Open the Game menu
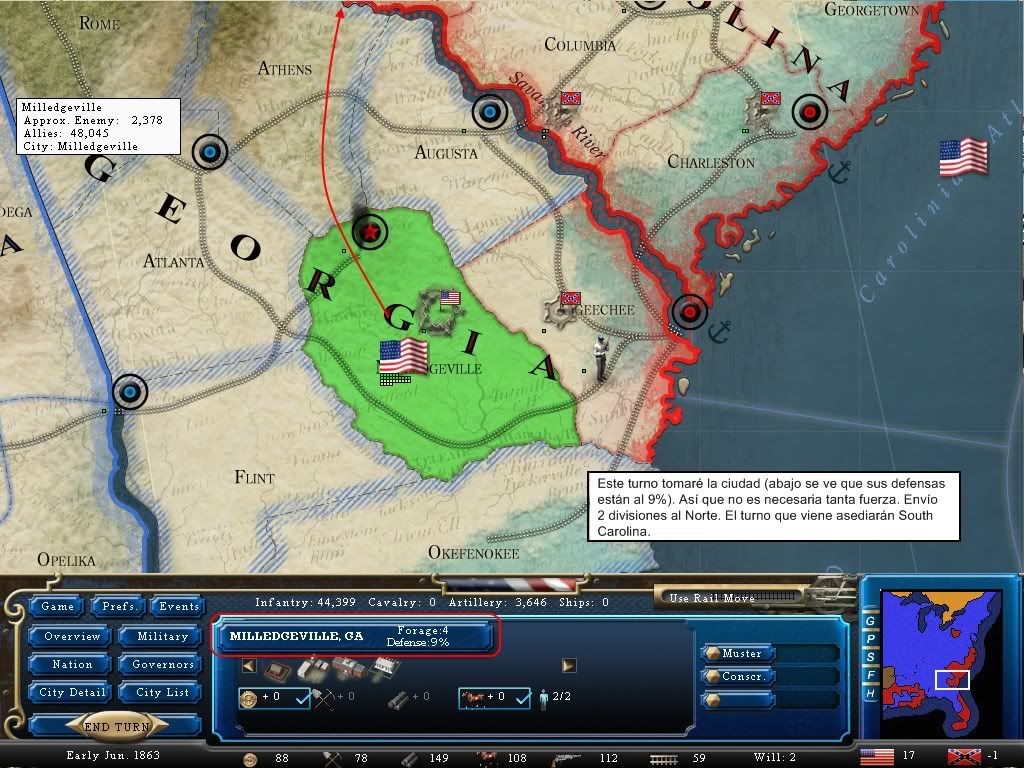 57,606
